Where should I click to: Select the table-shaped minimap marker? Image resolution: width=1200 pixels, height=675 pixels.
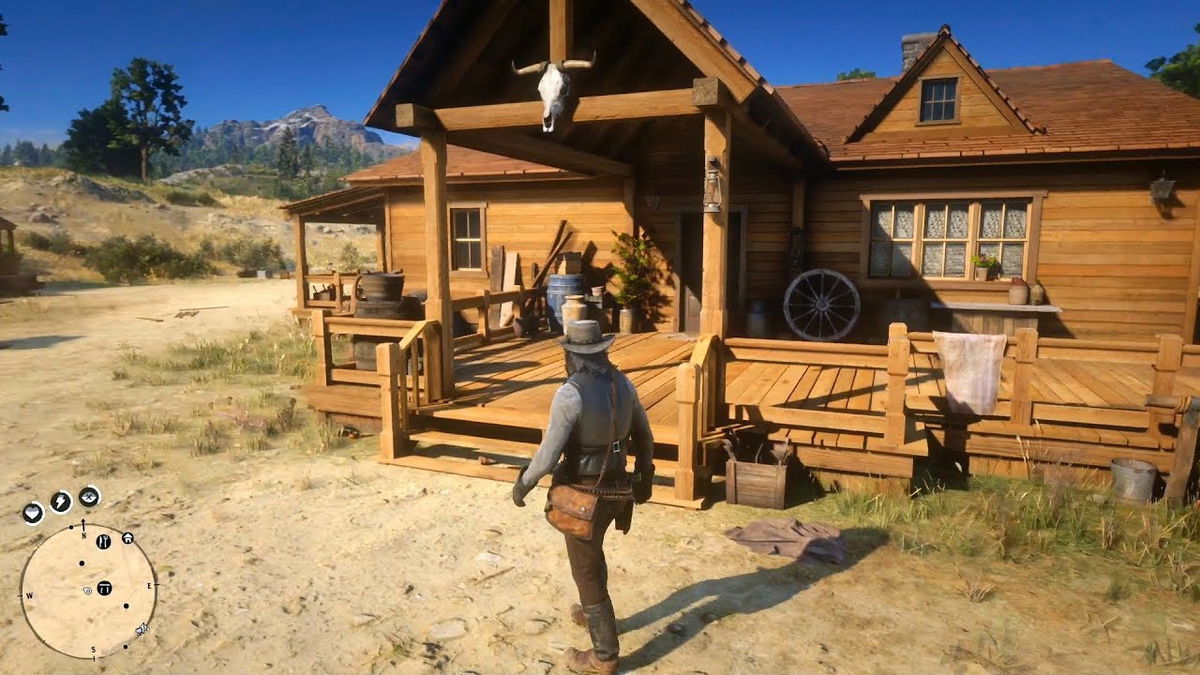(x=104, y=587)
